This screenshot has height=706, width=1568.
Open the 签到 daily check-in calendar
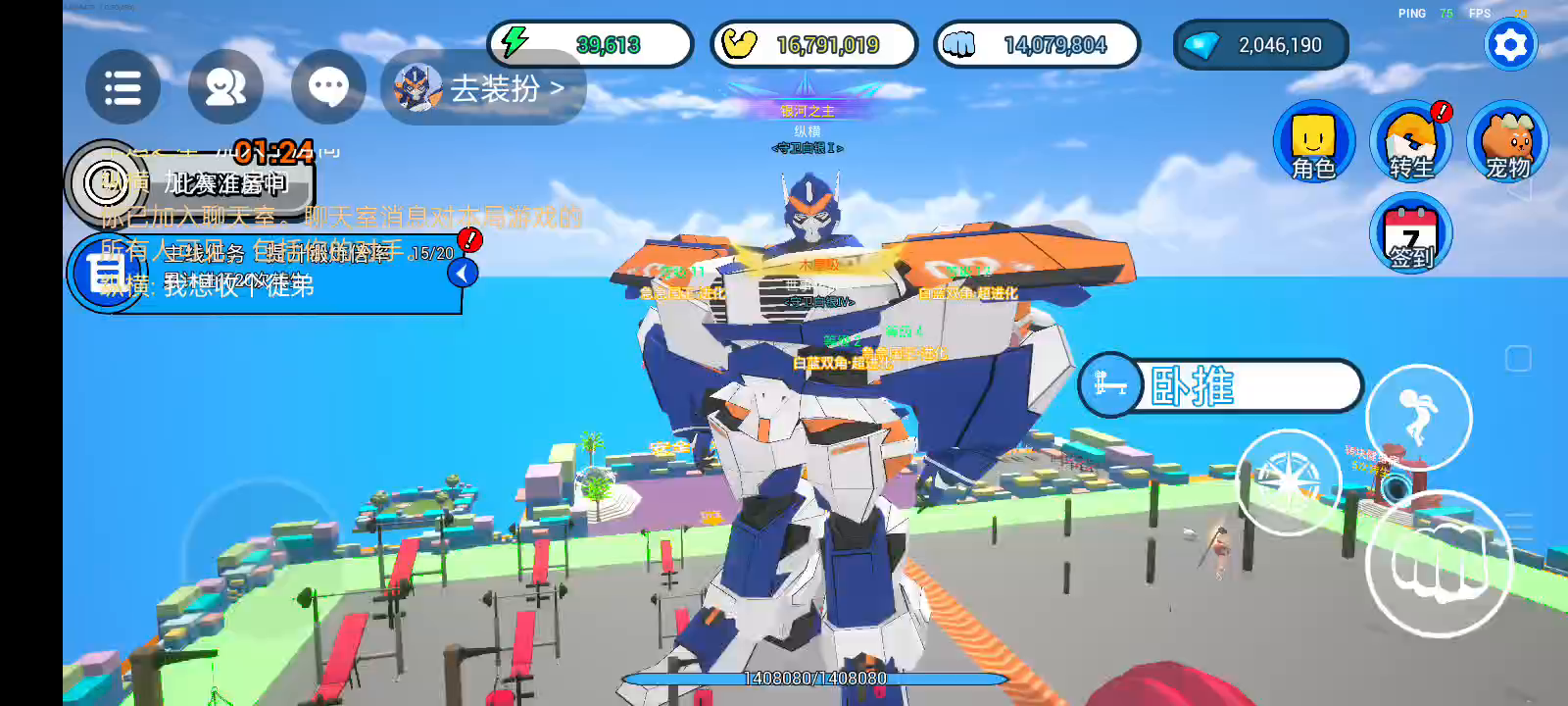coord(1410,235)
